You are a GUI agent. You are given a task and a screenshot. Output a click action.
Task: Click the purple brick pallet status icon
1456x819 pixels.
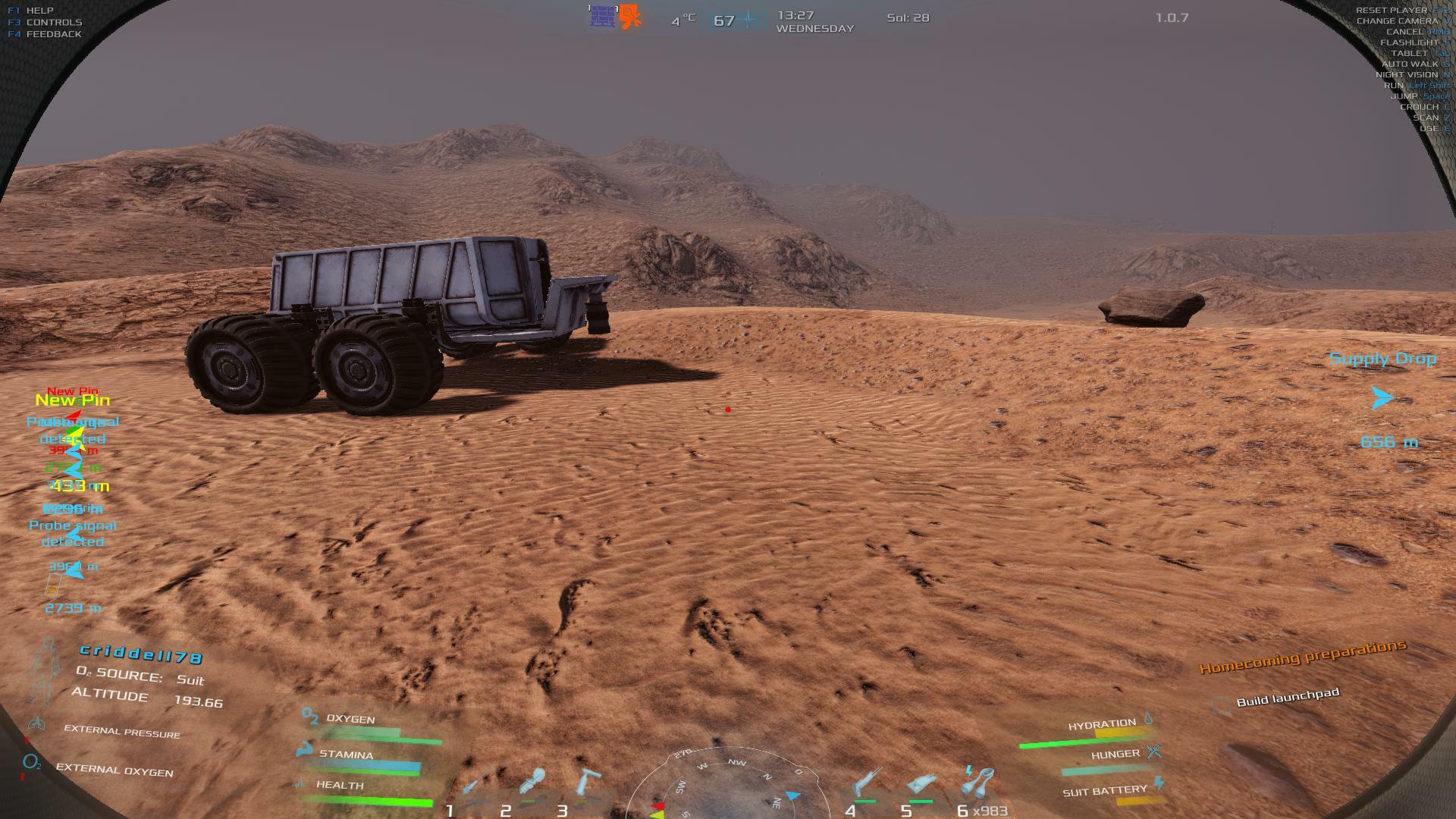(x=602, y=17)
